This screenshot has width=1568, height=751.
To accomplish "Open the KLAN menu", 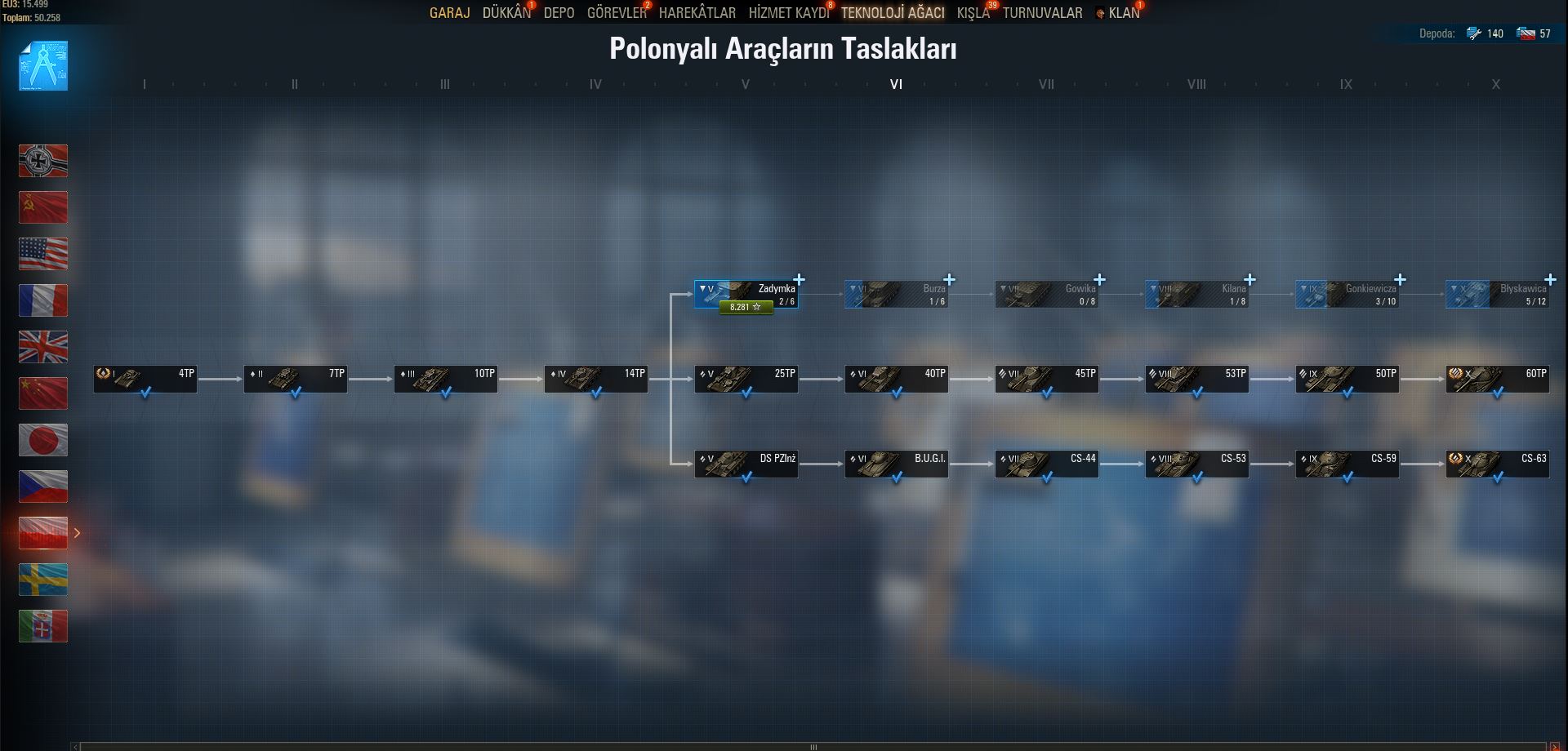I will coord(1123,13).
